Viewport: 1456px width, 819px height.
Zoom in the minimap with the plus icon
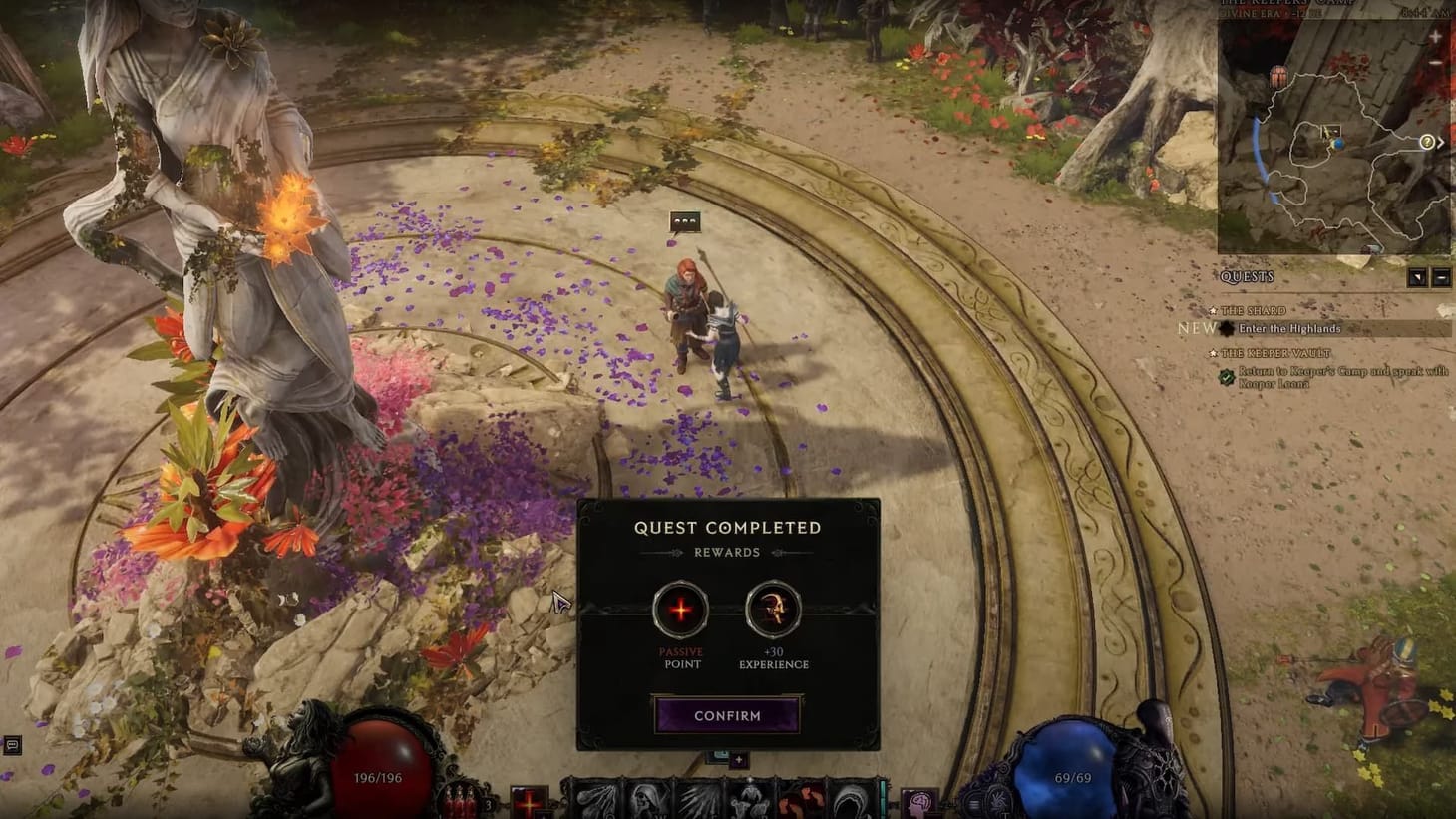pyautogui.click(x=1434, y=36)
